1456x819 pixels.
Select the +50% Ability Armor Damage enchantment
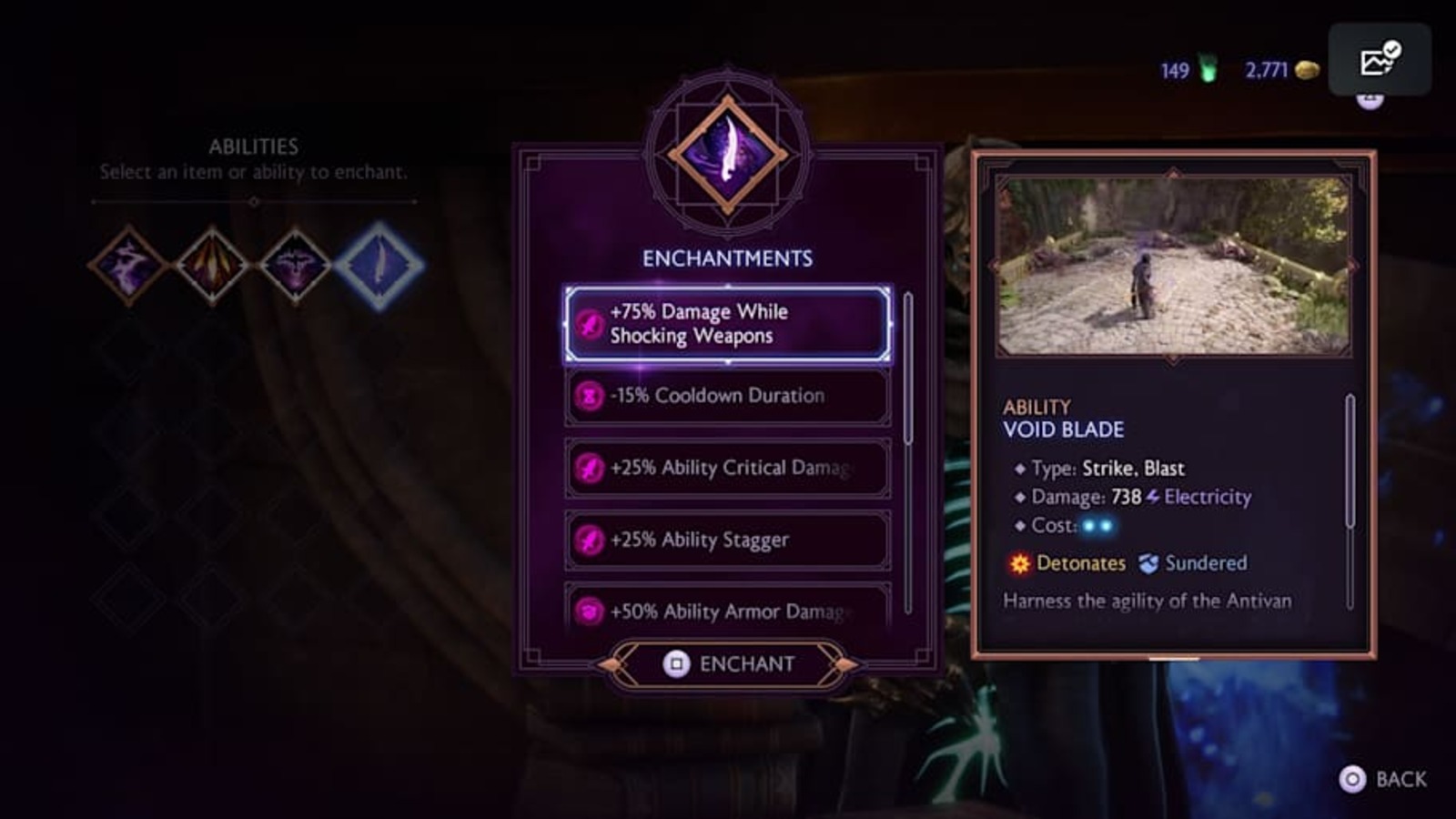(726, 610)
